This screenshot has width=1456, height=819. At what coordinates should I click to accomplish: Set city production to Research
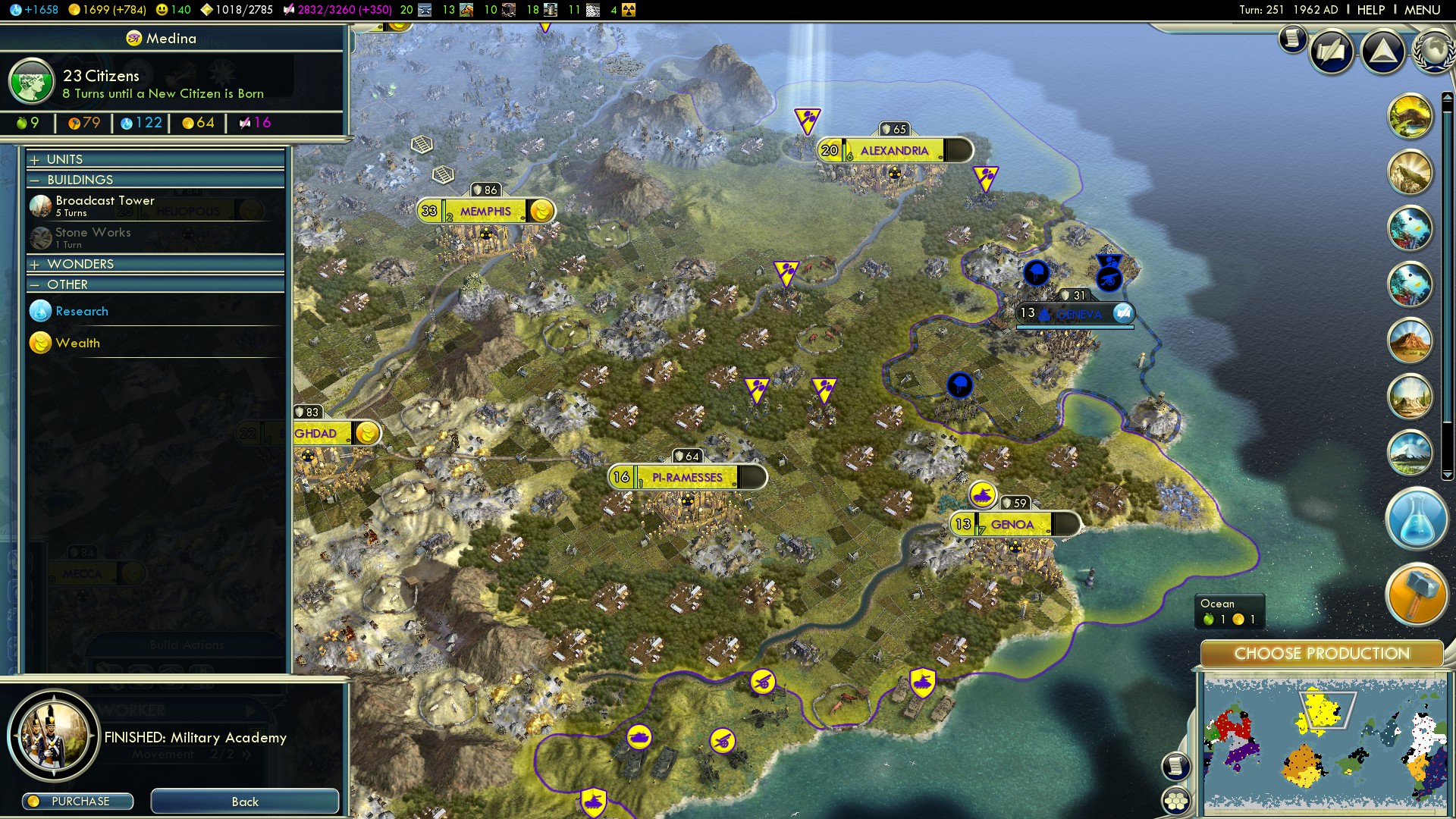pos(81,311)
